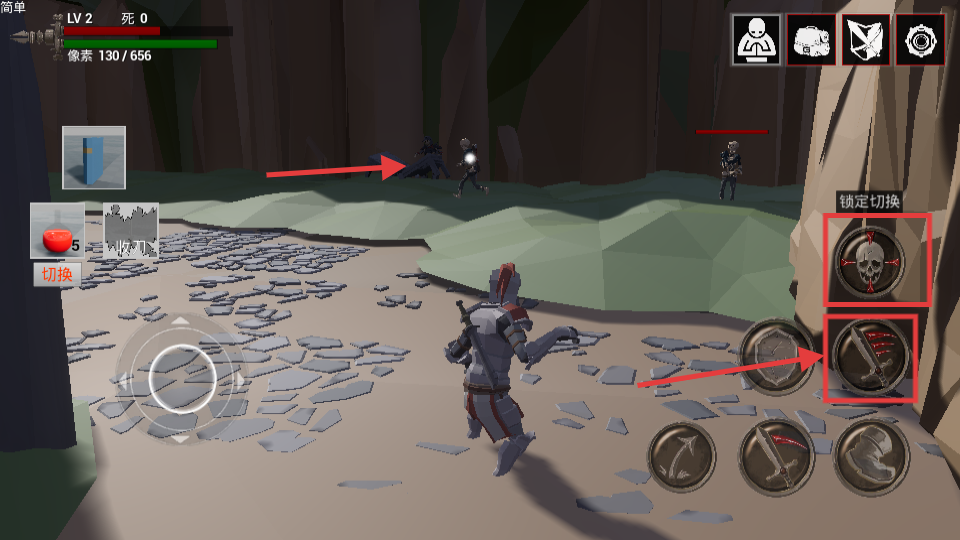This screenshot has width=960, height=540.
Task: Activate the armored boot kick button
Action: coord(870,457)
